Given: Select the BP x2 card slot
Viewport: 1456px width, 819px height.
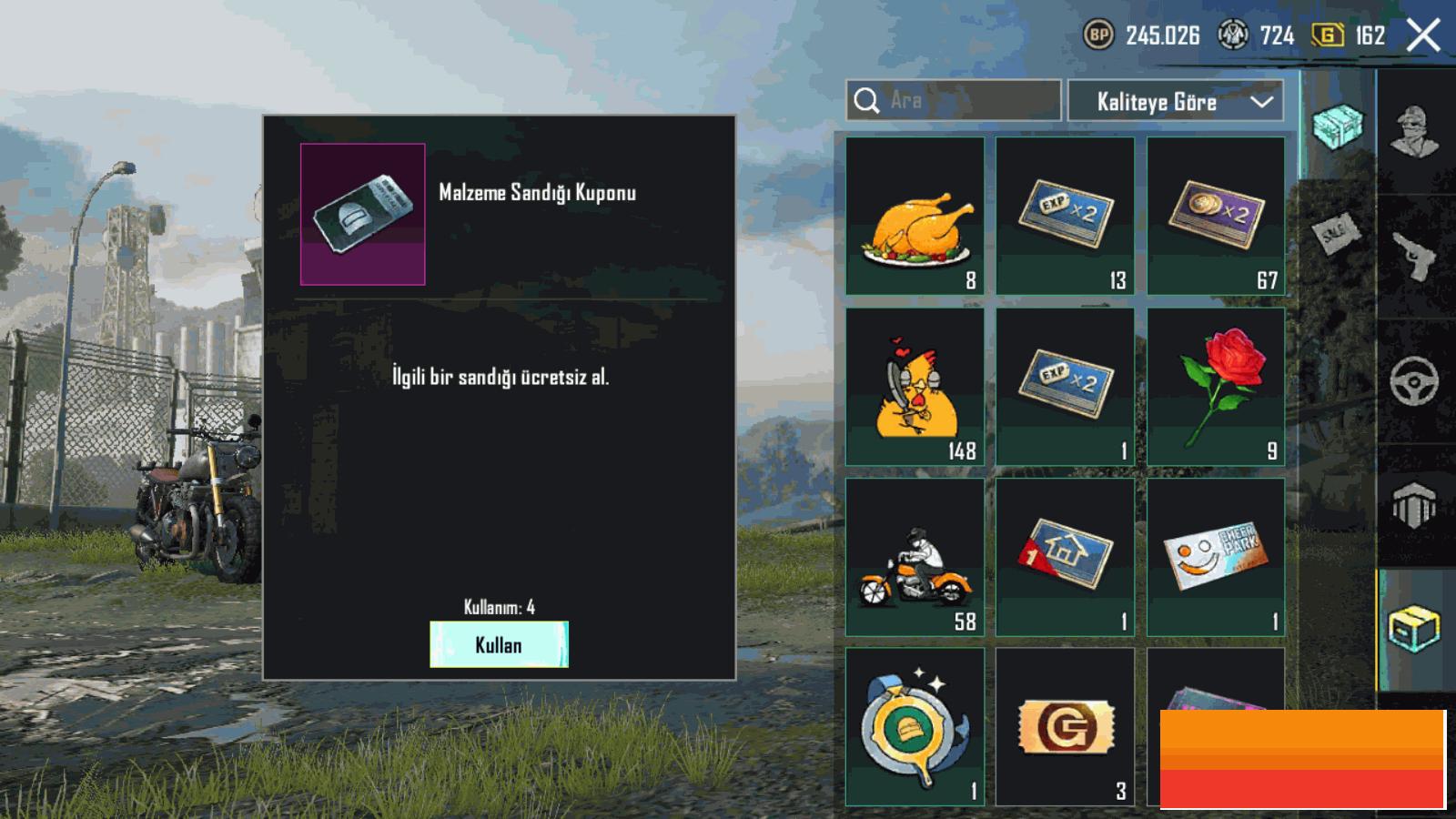Looking at the screenshot, I should click(1216, 217).
